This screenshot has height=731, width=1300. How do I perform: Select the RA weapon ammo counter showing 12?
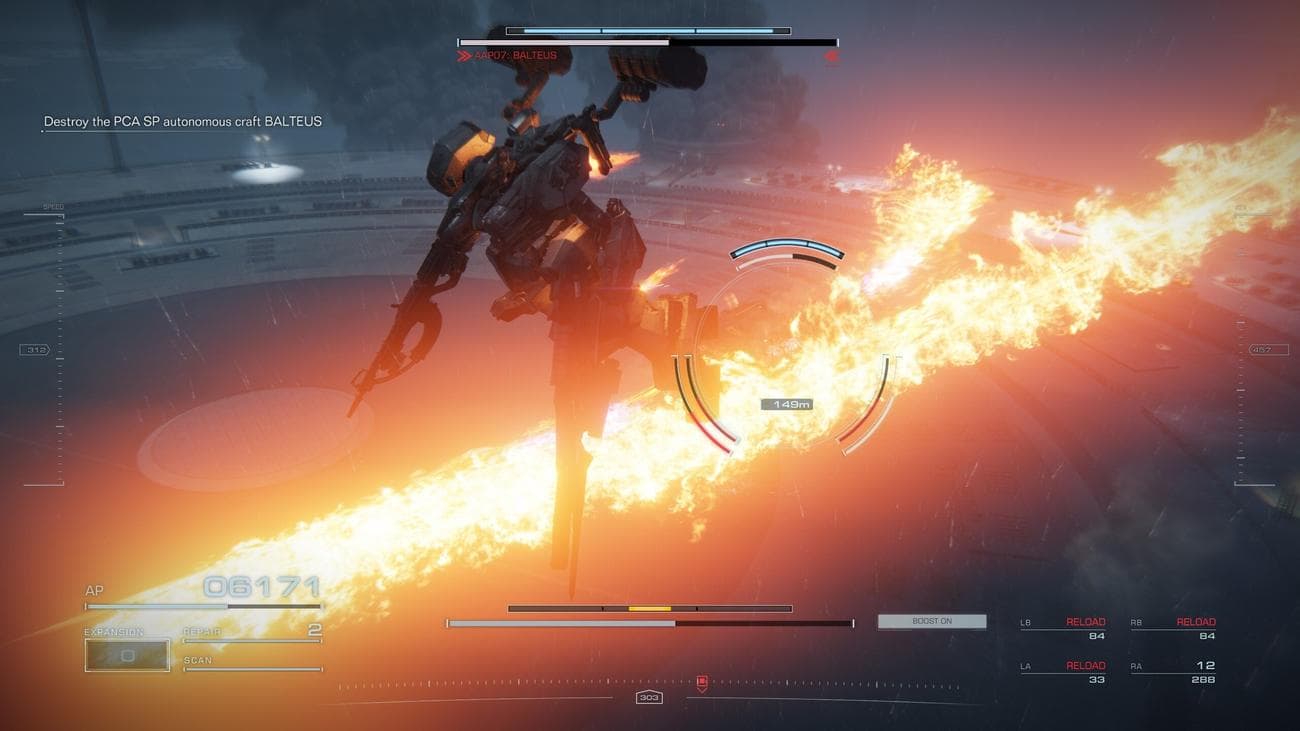pyautogui.click(x=1206, y=664)
